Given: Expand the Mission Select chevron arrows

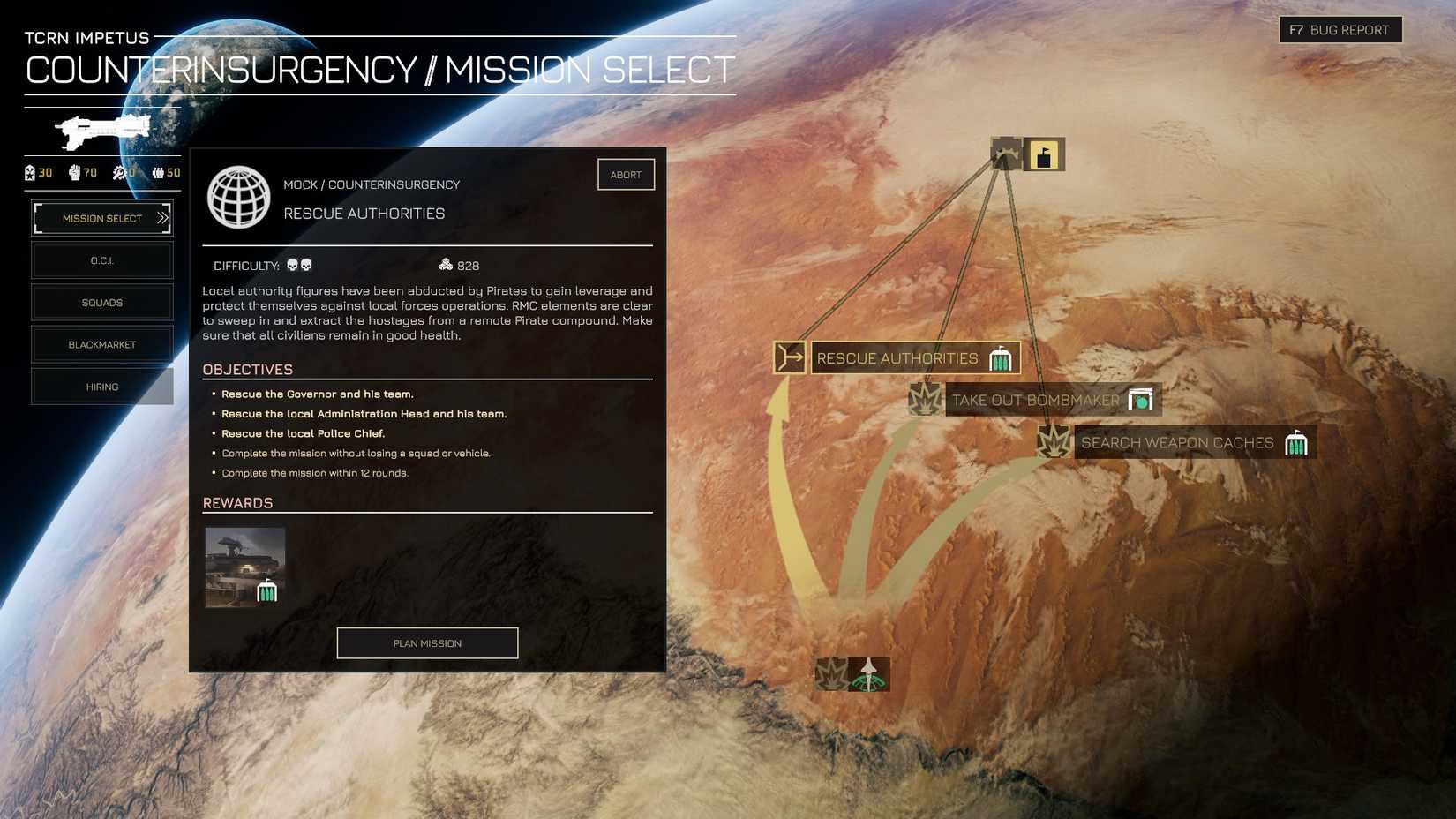Looking at the screenshot, I should click(x=160, y=217).
